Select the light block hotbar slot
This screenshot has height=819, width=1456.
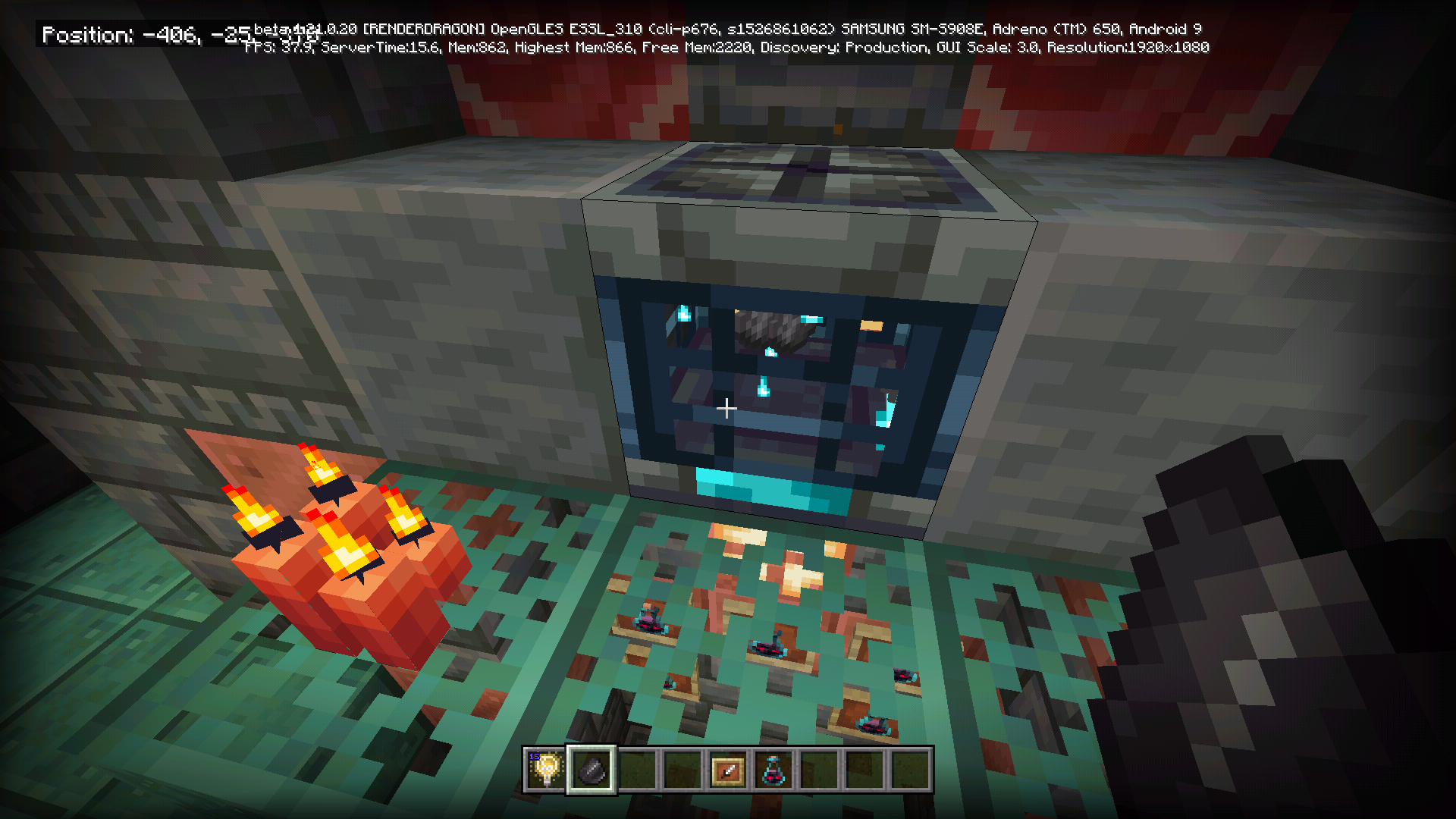[546, 770]
